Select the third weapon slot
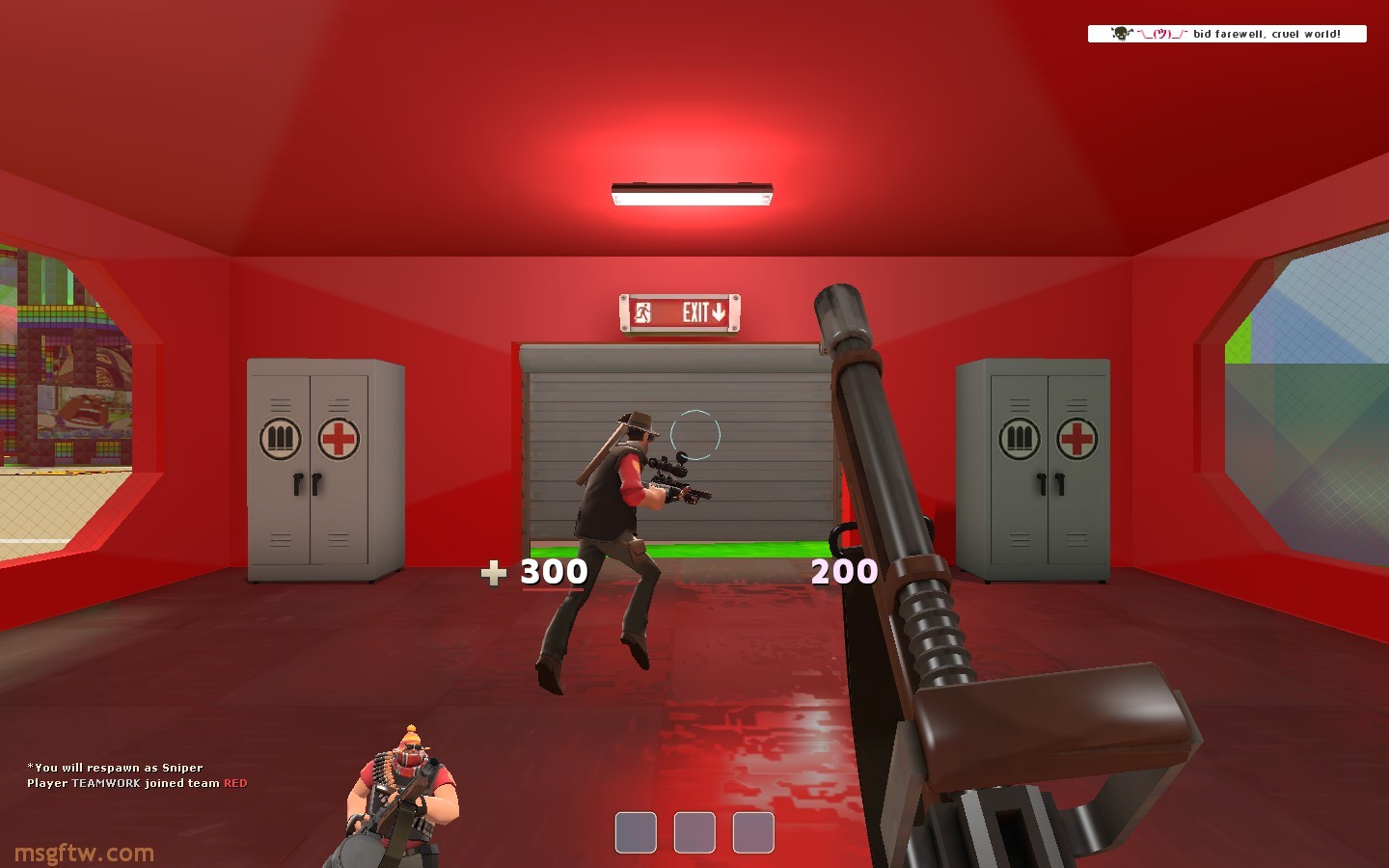This screenshot has height=868, width=1389. click(751, 830)
